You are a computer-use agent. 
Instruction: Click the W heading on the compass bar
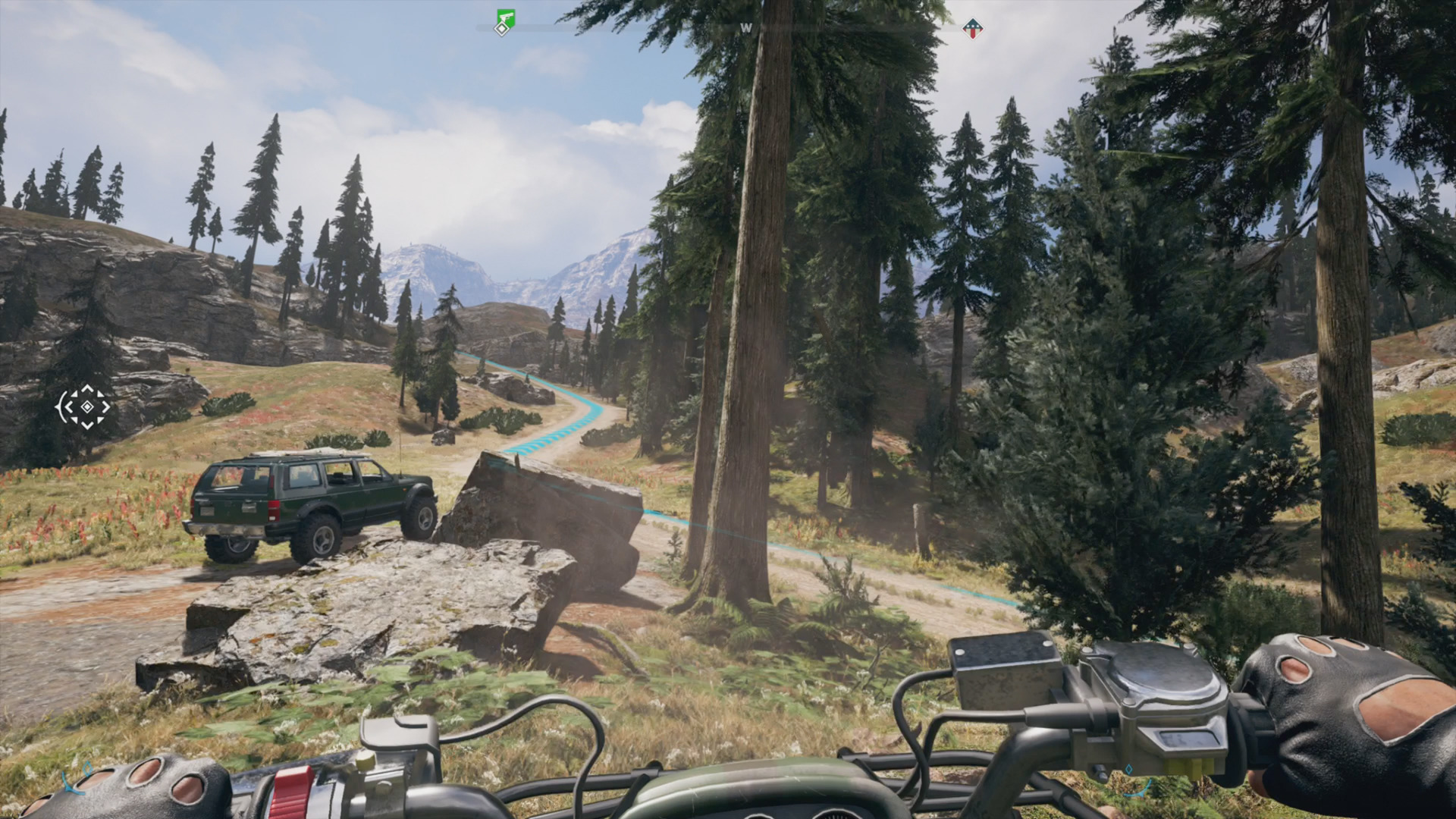coord(746,27)
